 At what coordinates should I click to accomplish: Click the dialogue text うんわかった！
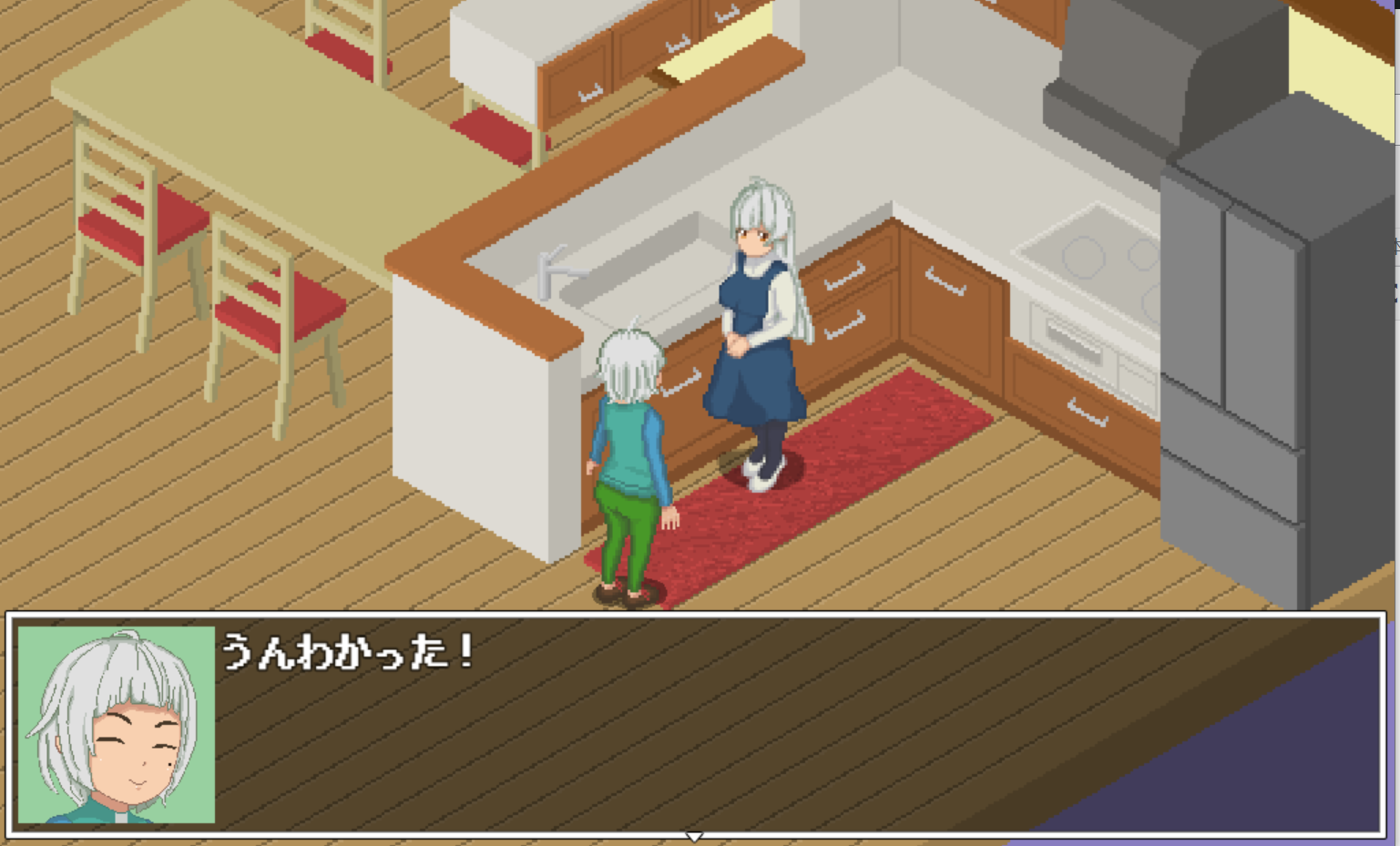(351, 647)
